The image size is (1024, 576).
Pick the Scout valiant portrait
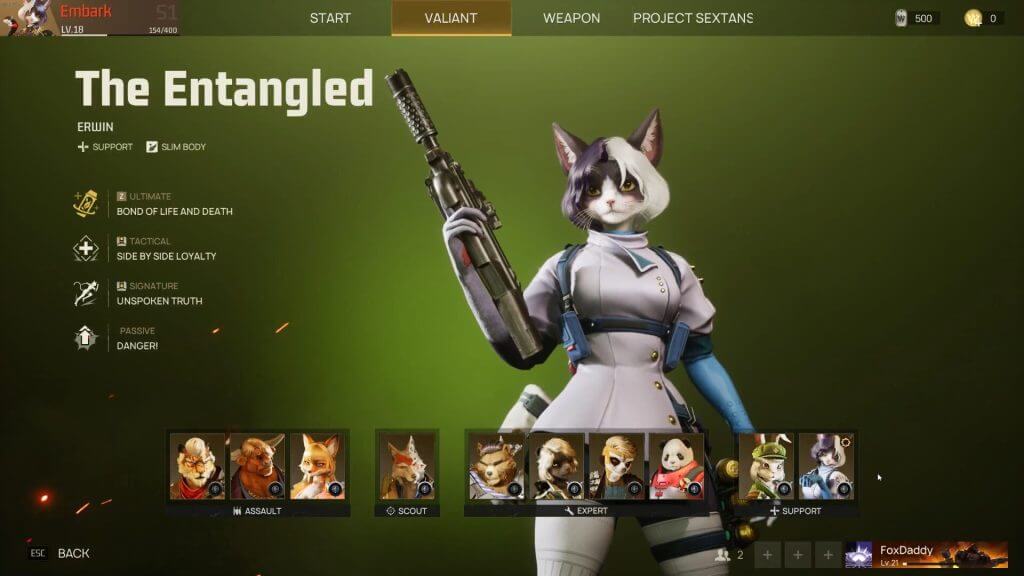tap(407, 466)
